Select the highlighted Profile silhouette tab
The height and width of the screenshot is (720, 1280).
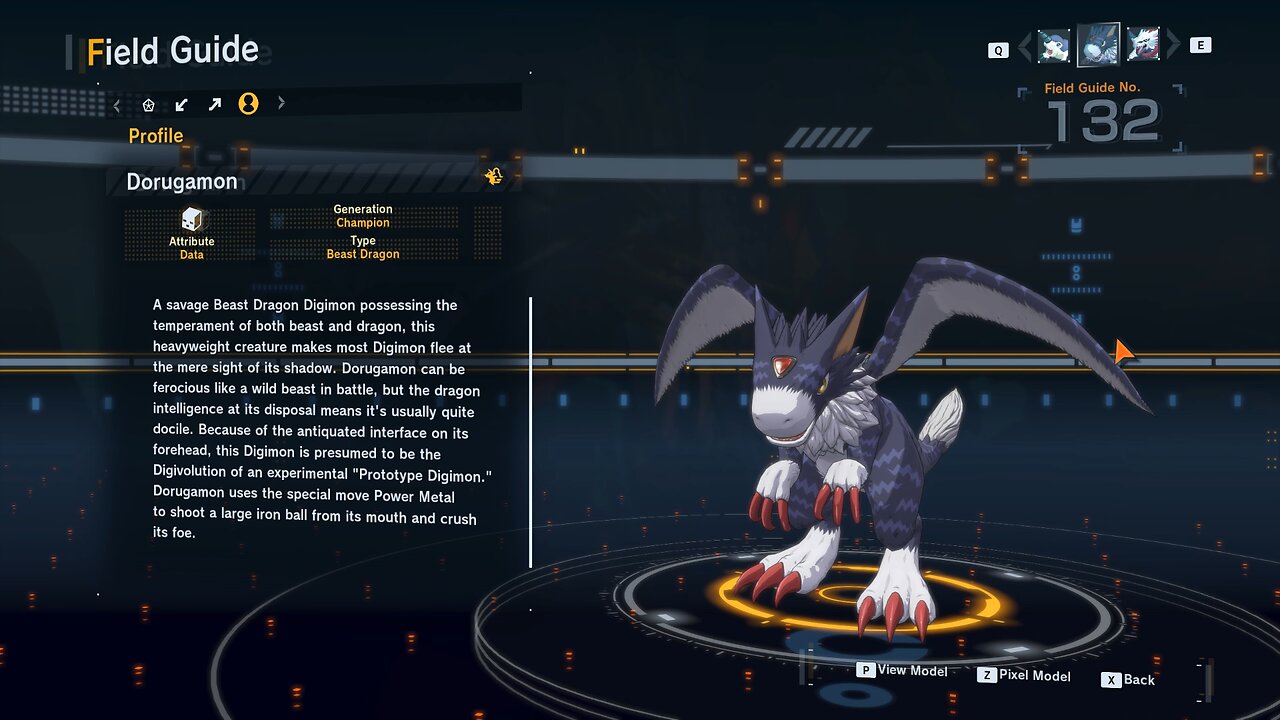[x=248, y=104]
